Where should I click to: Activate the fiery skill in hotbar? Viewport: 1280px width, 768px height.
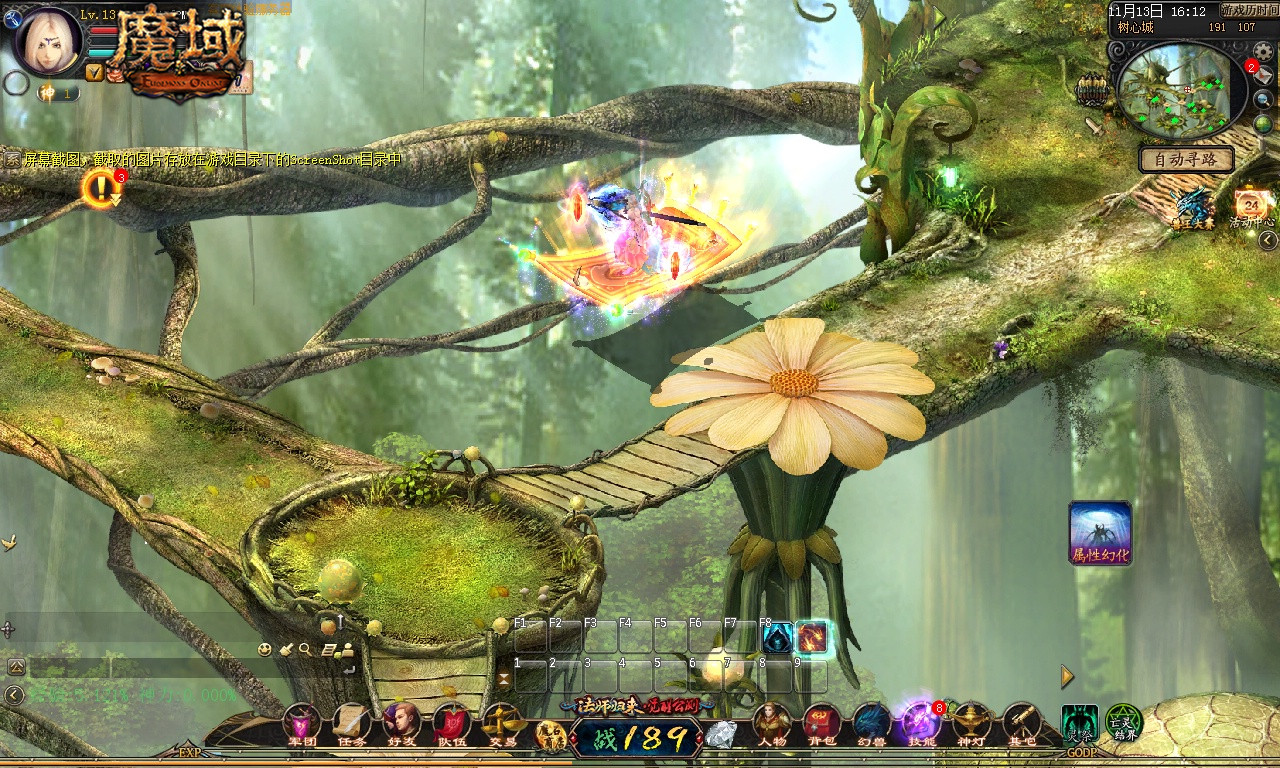[812, 637]
